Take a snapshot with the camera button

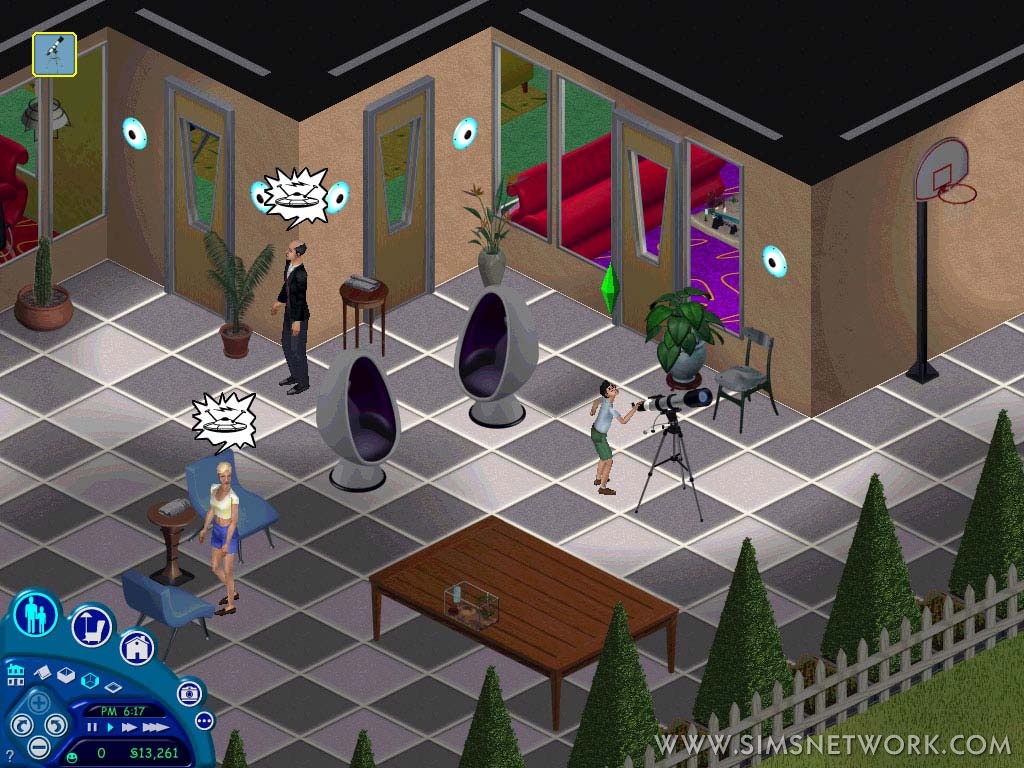[x=189, y=693]
